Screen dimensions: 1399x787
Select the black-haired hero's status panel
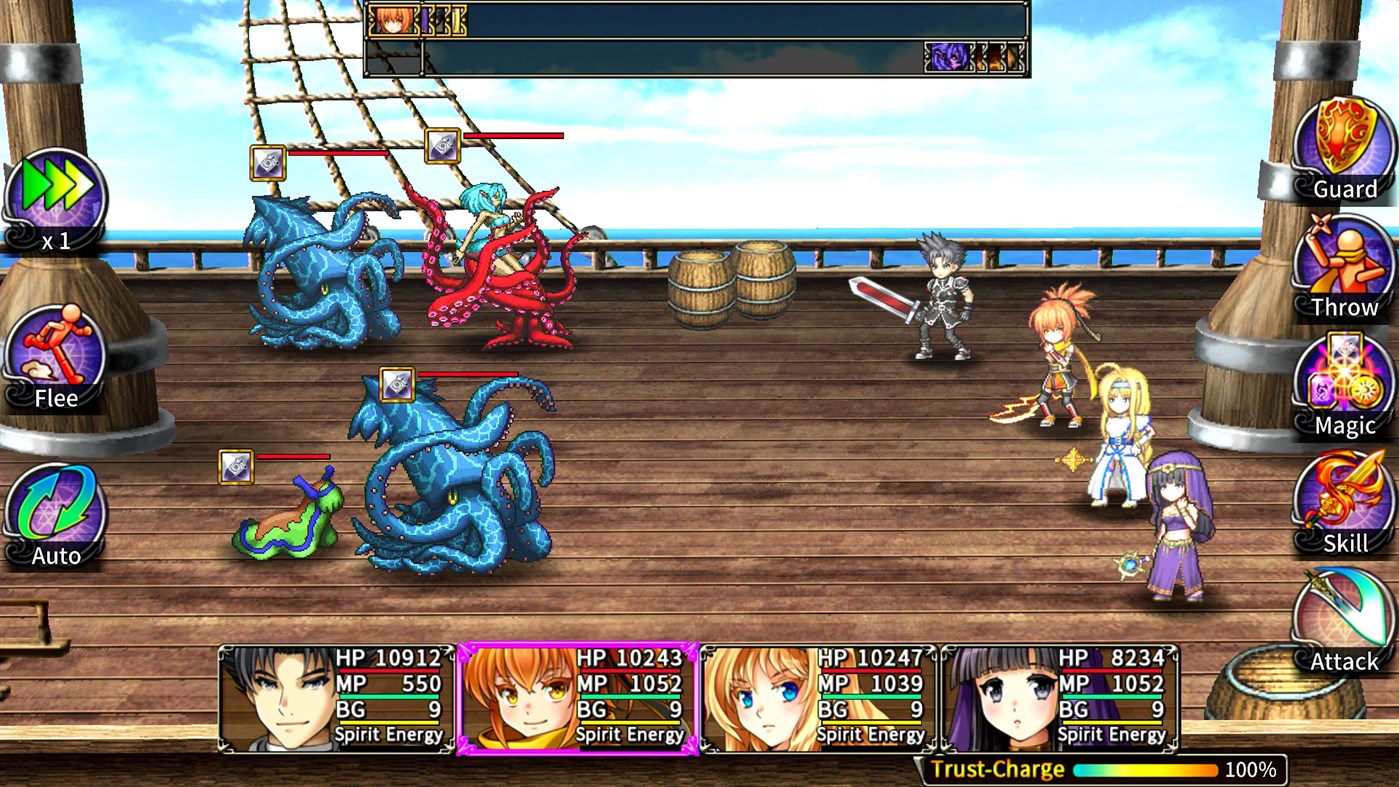pyautogui.click(x=330, y=700)
